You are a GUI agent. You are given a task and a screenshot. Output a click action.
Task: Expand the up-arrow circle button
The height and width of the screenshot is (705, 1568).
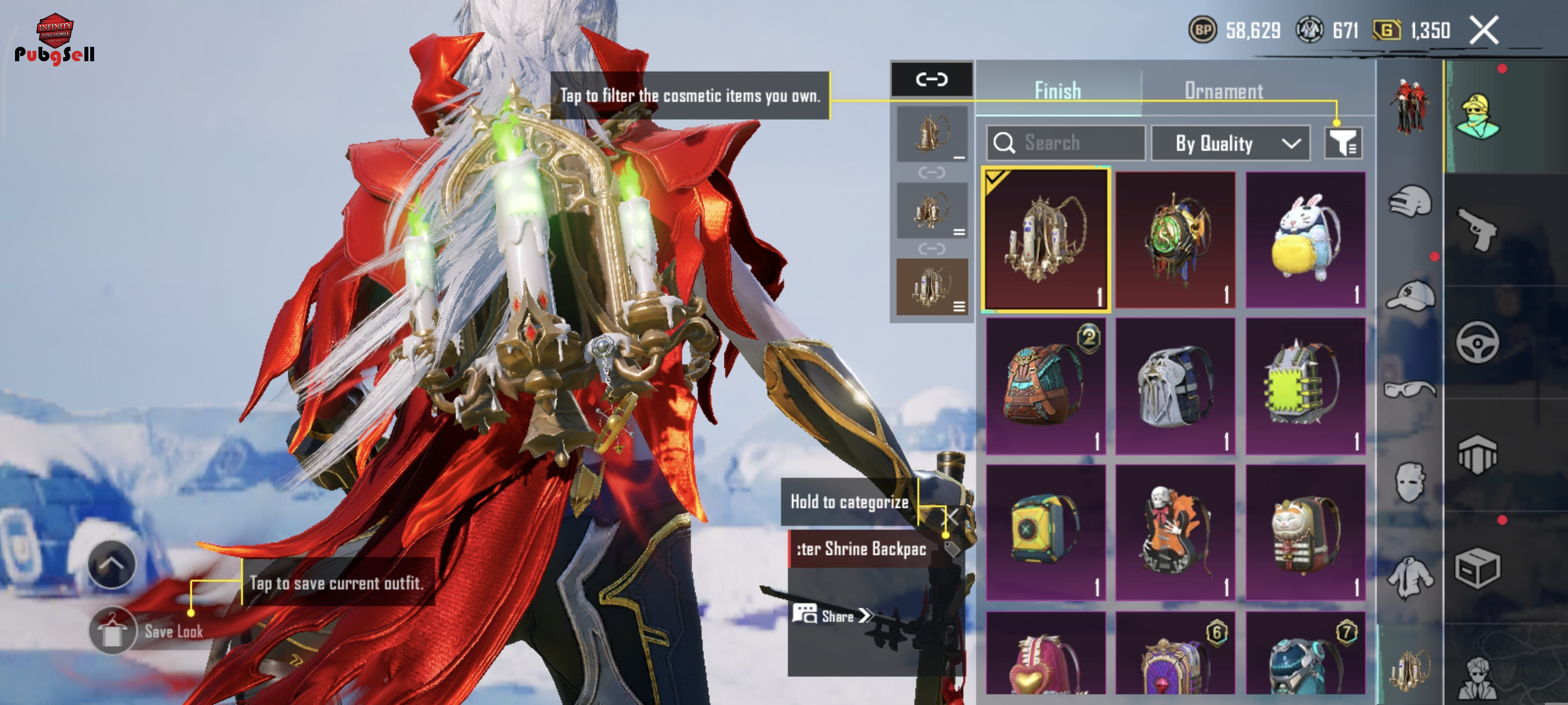(112, 564)
